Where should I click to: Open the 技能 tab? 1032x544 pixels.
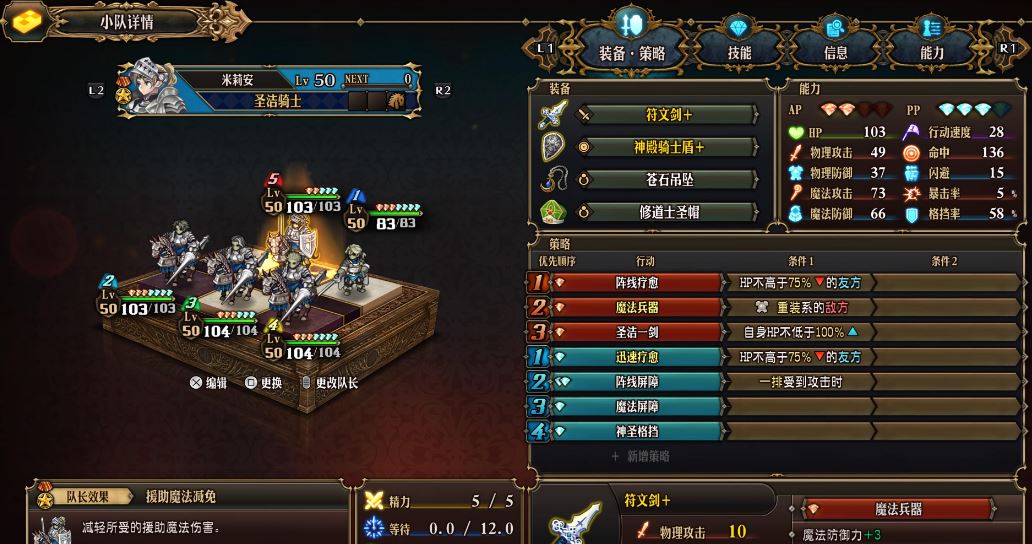coord(739,52)
